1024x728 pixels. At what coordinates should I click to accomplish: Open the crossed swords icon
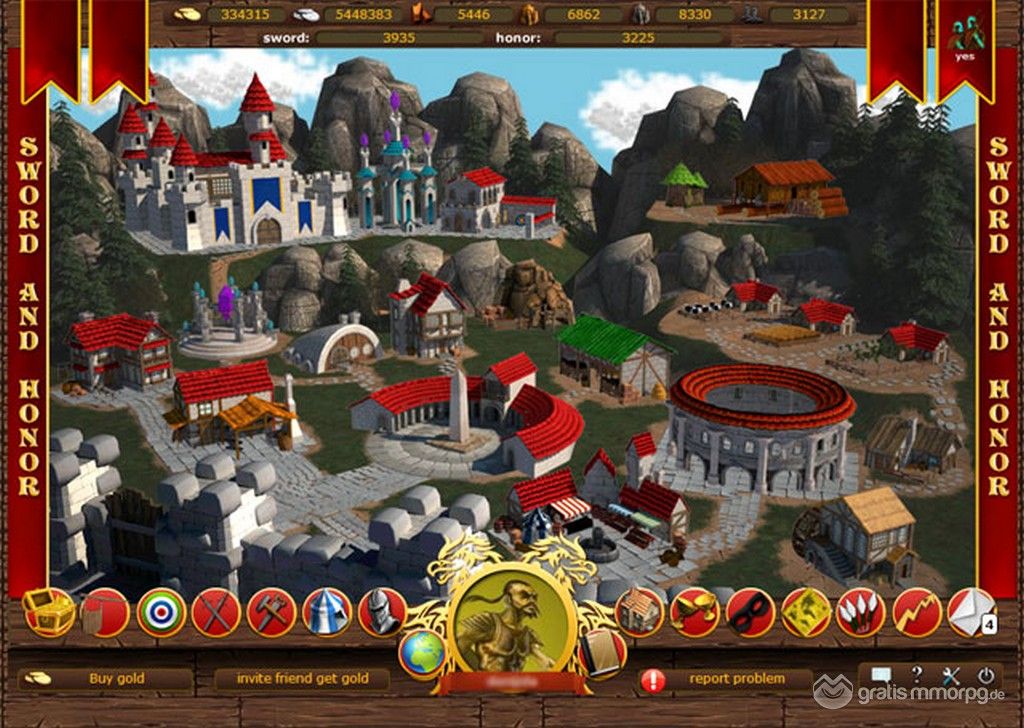[x=215, y=612]
